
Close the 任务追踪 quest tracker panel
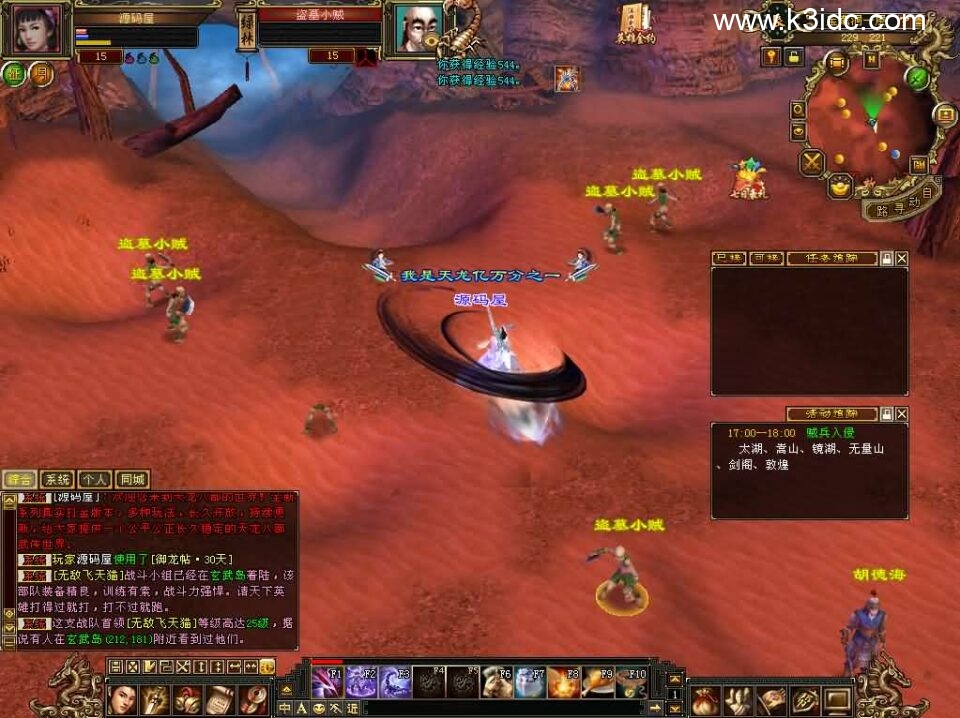(902, 258)
